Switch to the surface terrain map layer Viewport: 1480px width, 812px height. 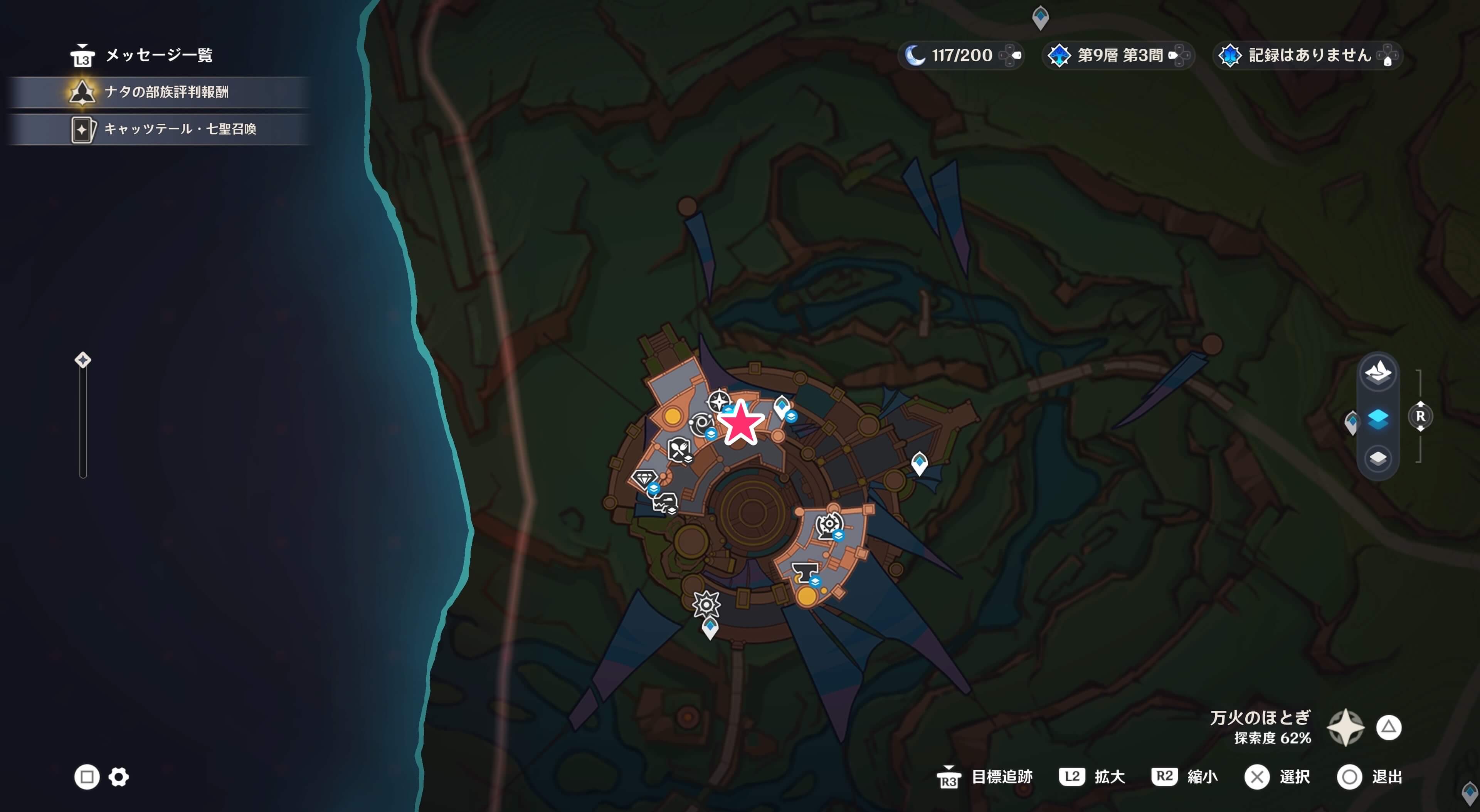1378,372
